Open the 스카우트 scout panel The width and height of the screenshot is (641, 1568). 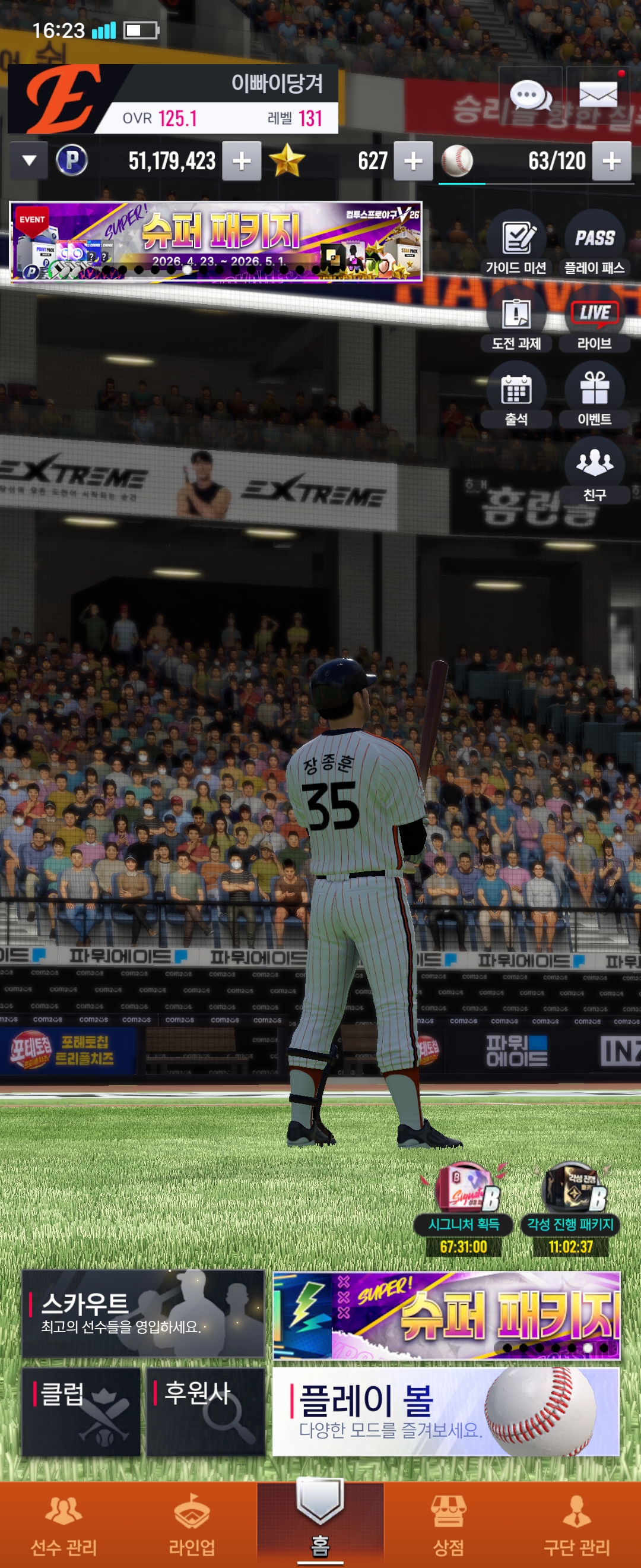coord(143,1314)
